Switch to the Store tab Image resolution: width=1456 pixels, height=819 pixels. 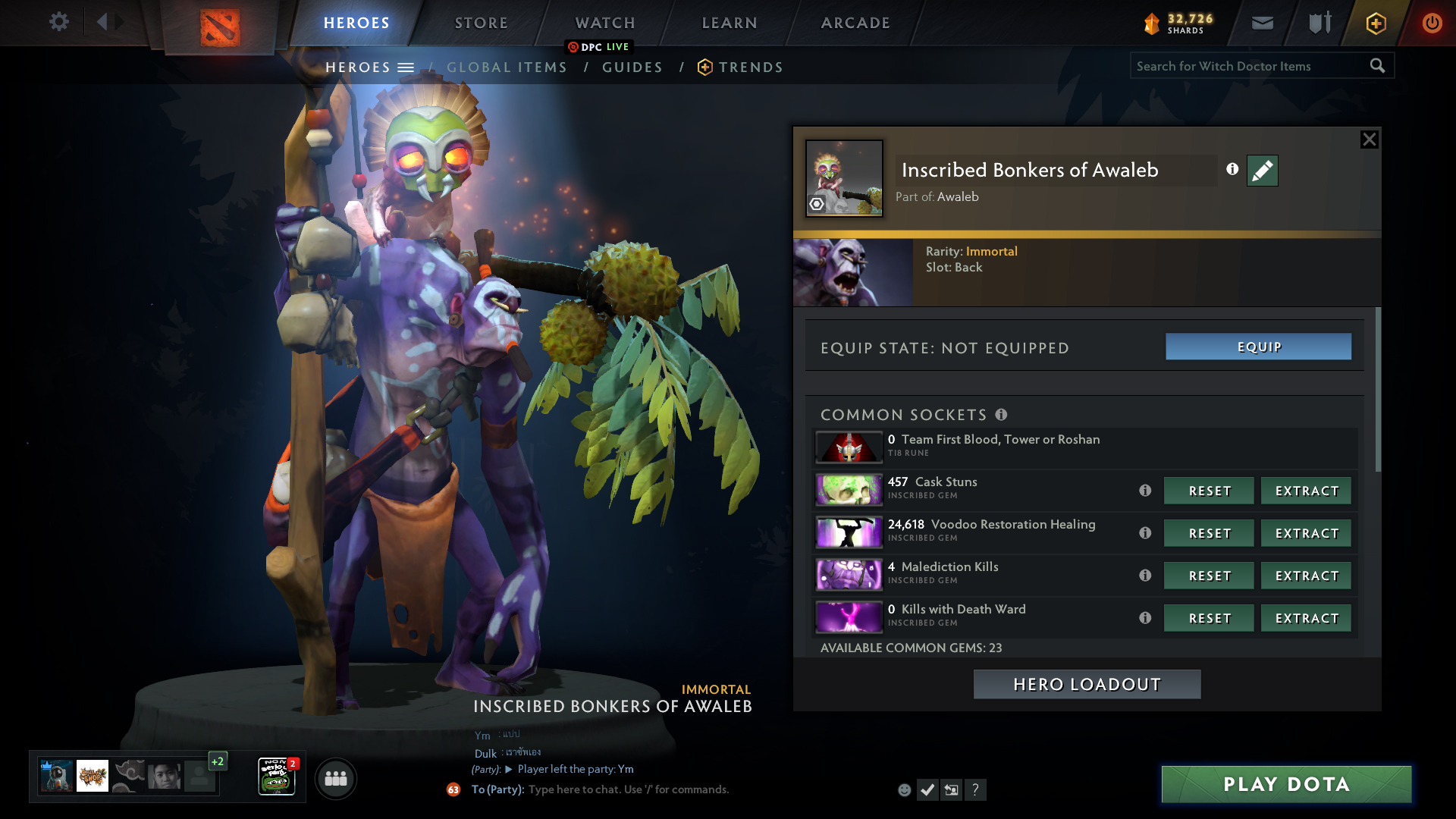point(482,23)
